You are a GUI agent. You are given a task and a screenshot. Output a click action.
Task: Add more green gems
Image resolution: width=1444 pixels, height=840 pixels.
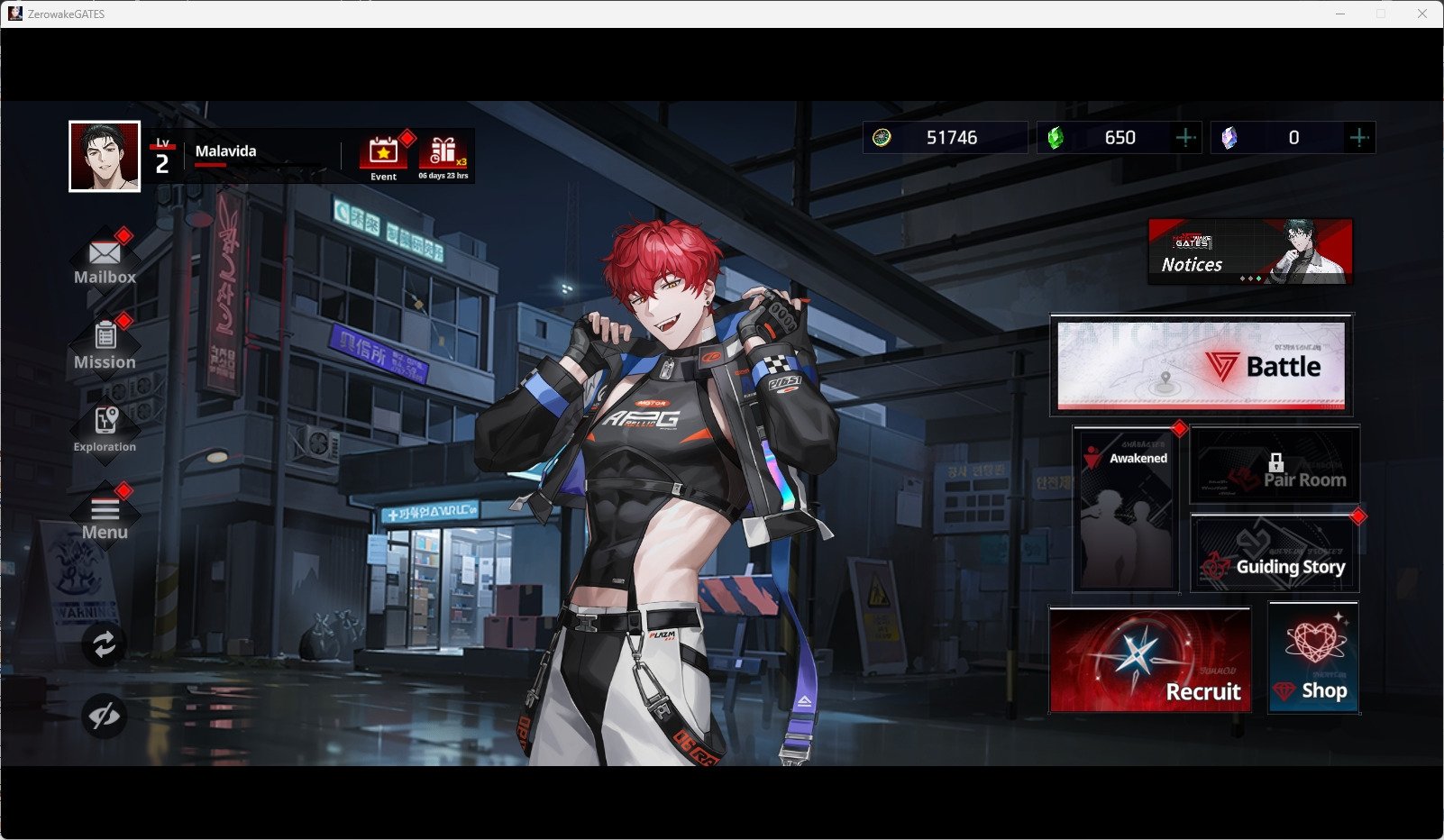pos(1185,137)
